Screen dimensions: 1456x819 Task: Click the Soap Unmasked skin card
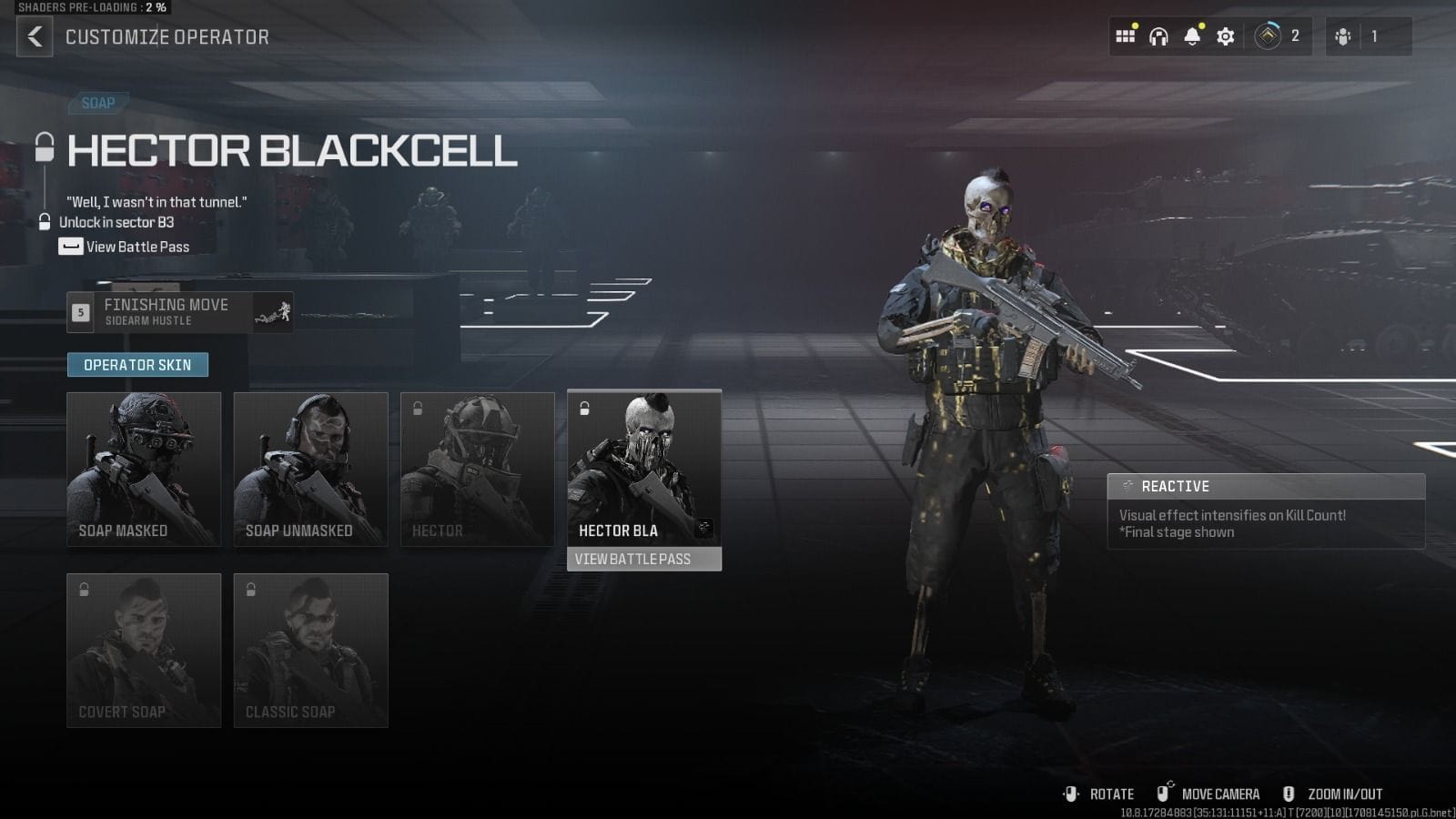click(310, 469)
